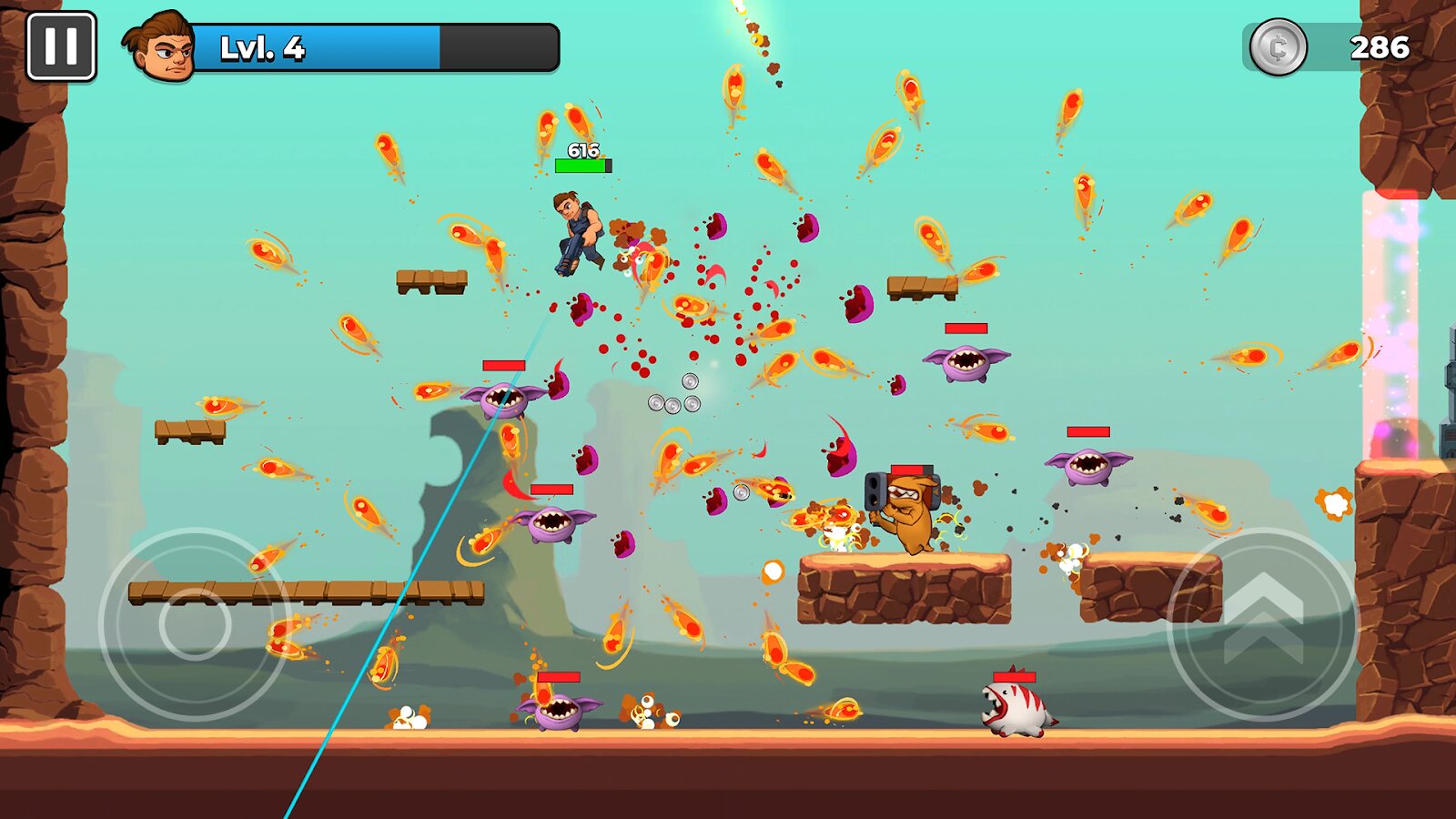Tap the double-arrow jump button
The width and height of the screenshot is (1456, 819).
1263,623
